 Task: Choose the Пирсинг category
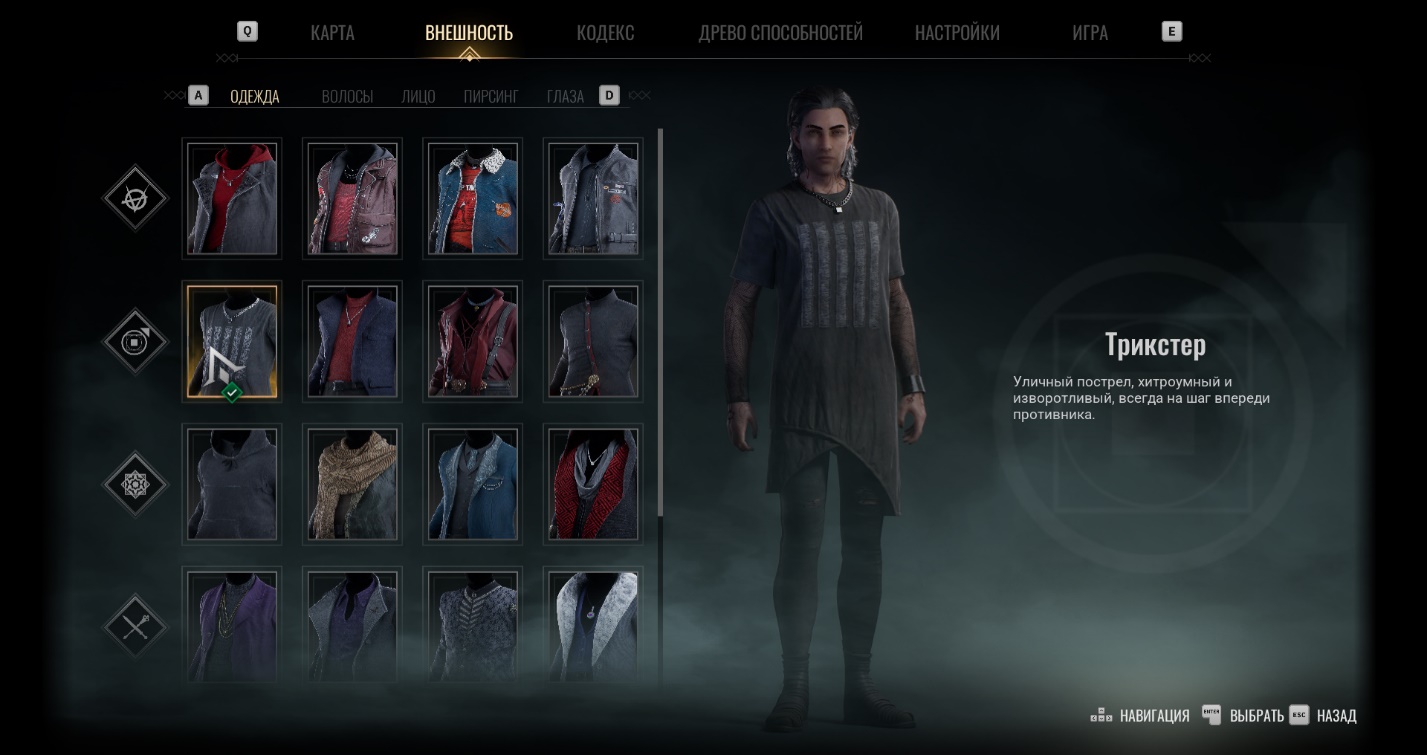tap(491, 97)
